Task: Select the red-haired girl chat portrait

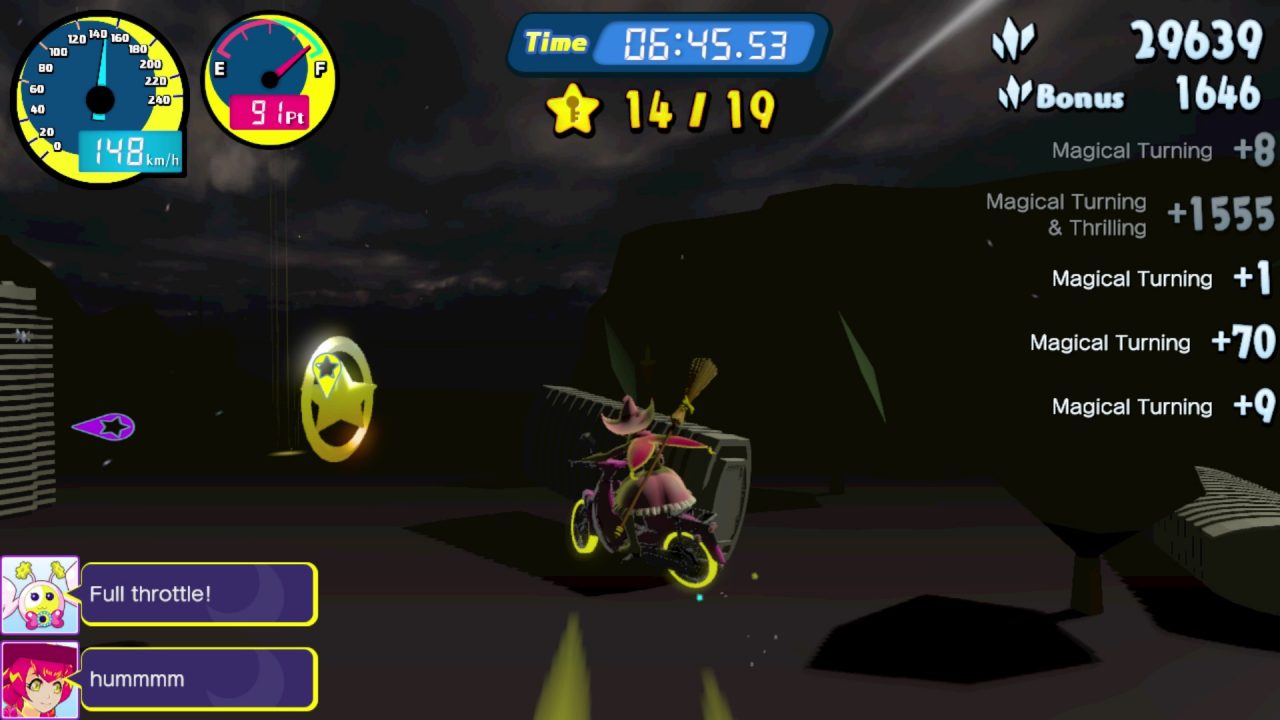Action: [x=40, y=680]
